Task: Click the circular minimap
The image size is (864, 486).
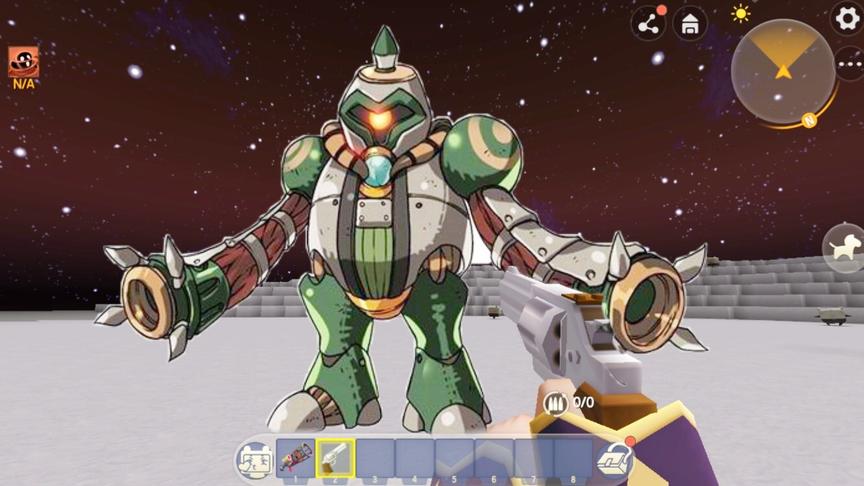Action: pyautogui.click(x=783, y=70)
